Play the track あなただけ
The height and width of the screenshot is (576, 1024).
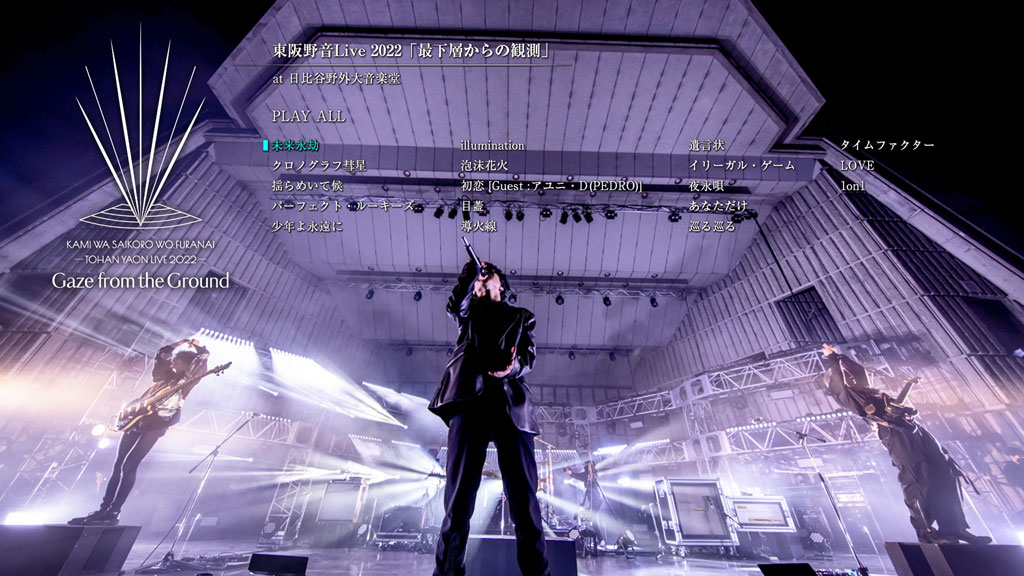718,206
